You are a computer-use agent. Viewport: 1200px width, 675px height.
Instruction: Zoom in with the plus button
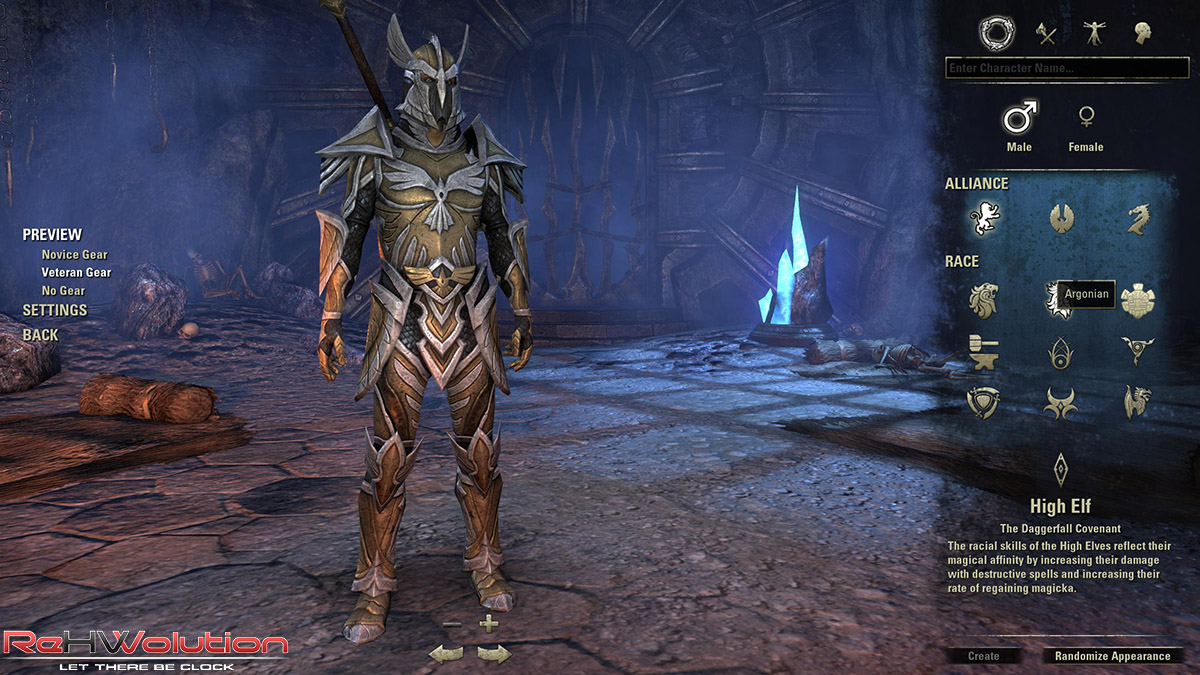pyautogui.click(x=488, y=624)
